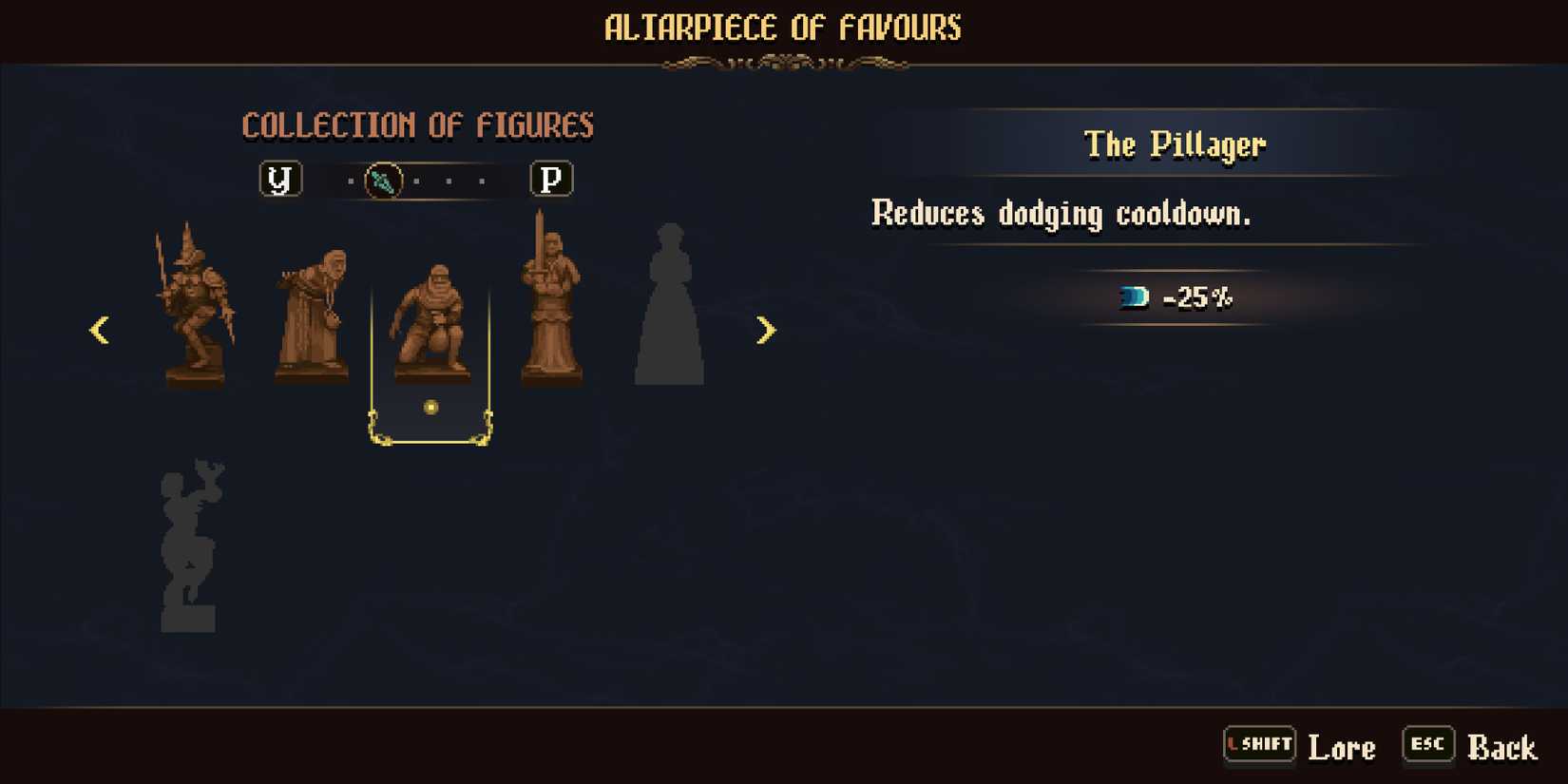The width and height of the screenshot is (1568, 784).
Task: Select the sword-bearing lady figure
Action: (551, 304)
